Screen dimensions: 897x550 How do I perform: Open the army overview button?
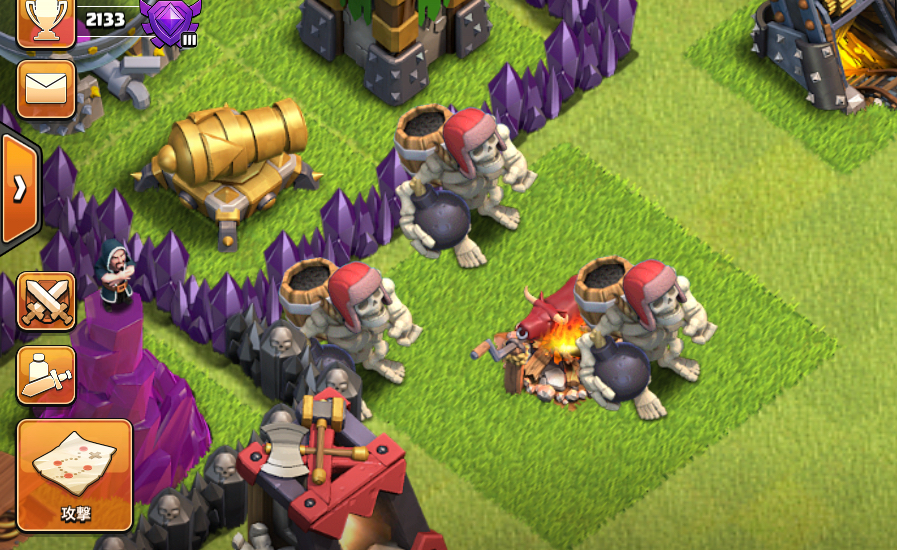pos(46,375)
